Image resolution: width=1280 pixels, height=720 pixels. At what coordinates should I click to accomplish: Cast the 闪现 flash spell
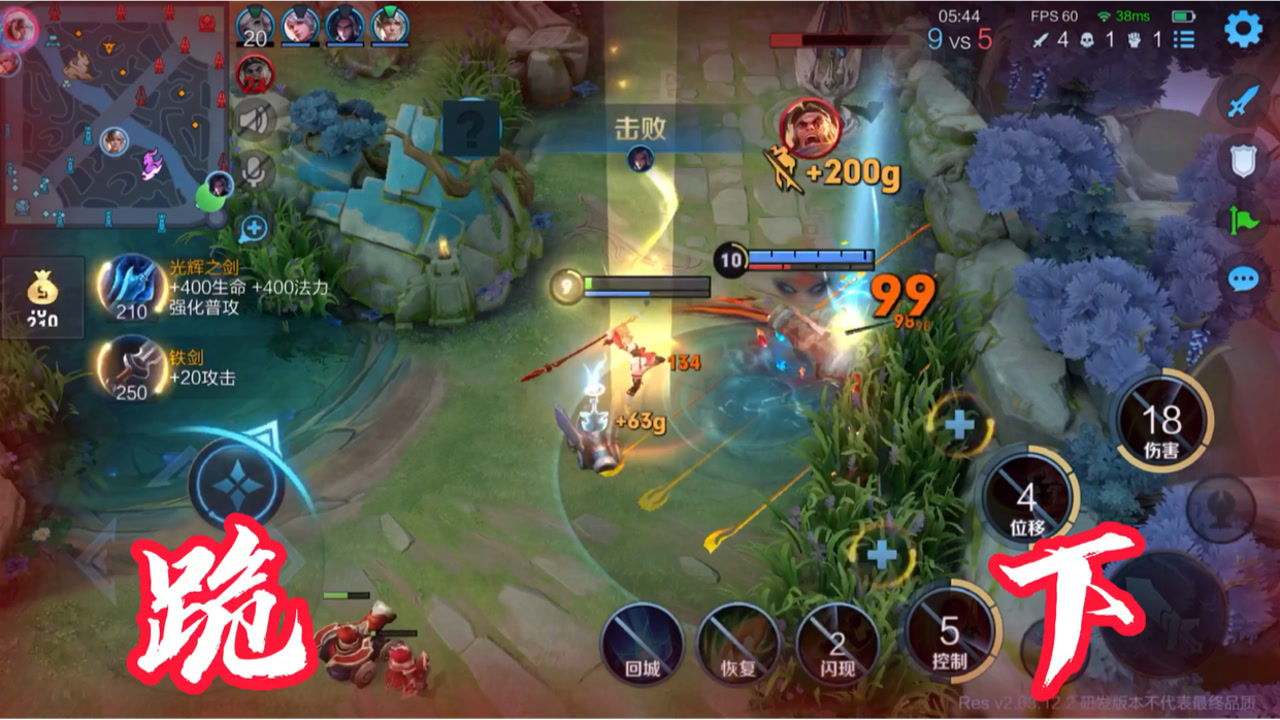click(x=837, y=643)
